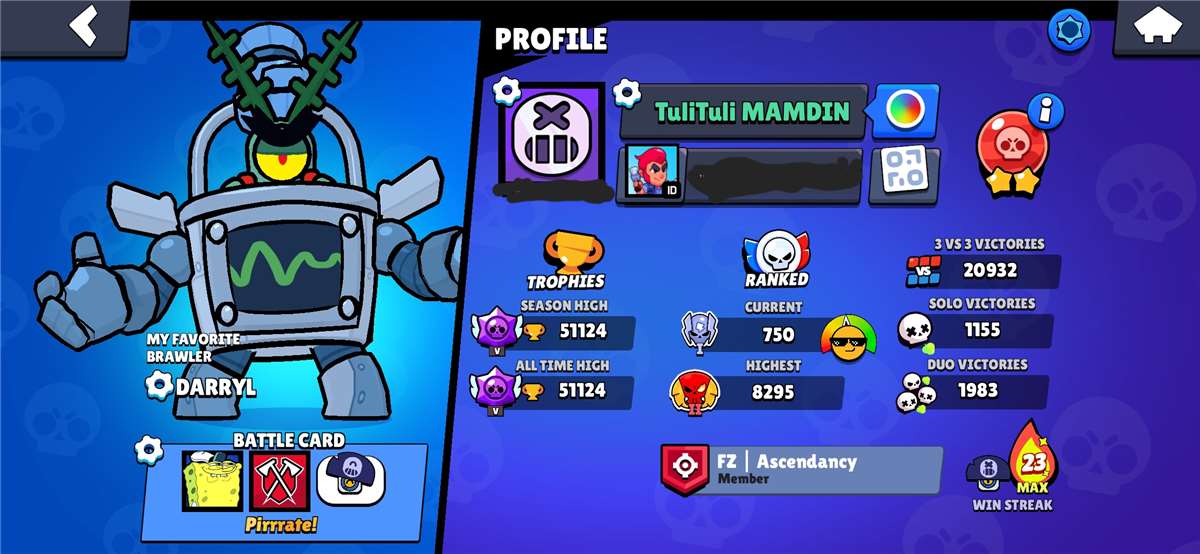Tap the blue info button
The width and height of the screenshot is (1200, 554).
(x=1046, y=111)
